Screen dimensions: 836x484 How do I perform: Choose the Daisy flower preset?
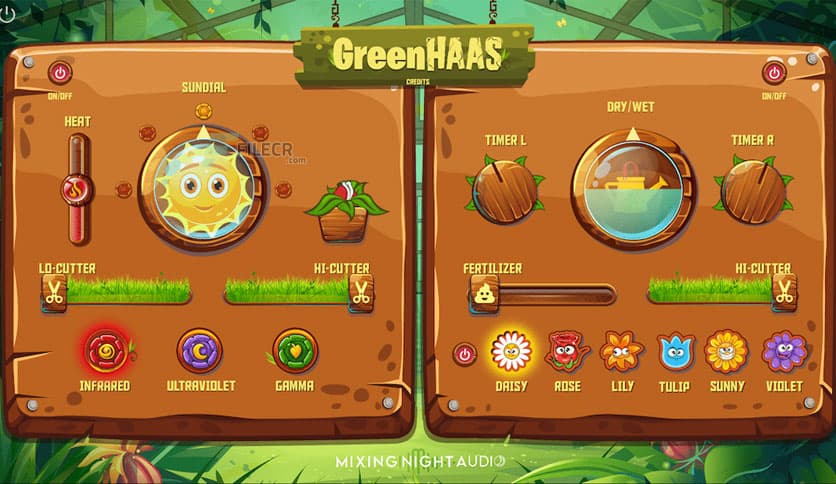511,351
